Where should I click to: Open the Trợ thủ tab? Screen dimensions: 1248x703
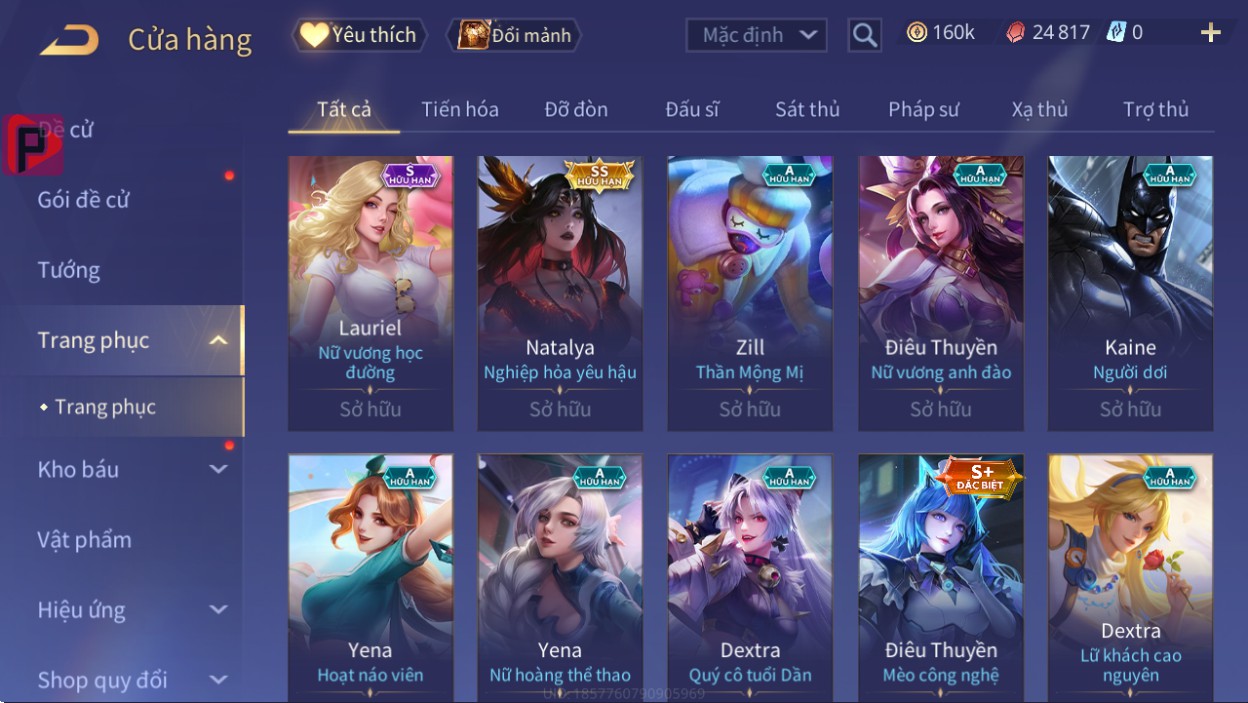coord(1155,109)
